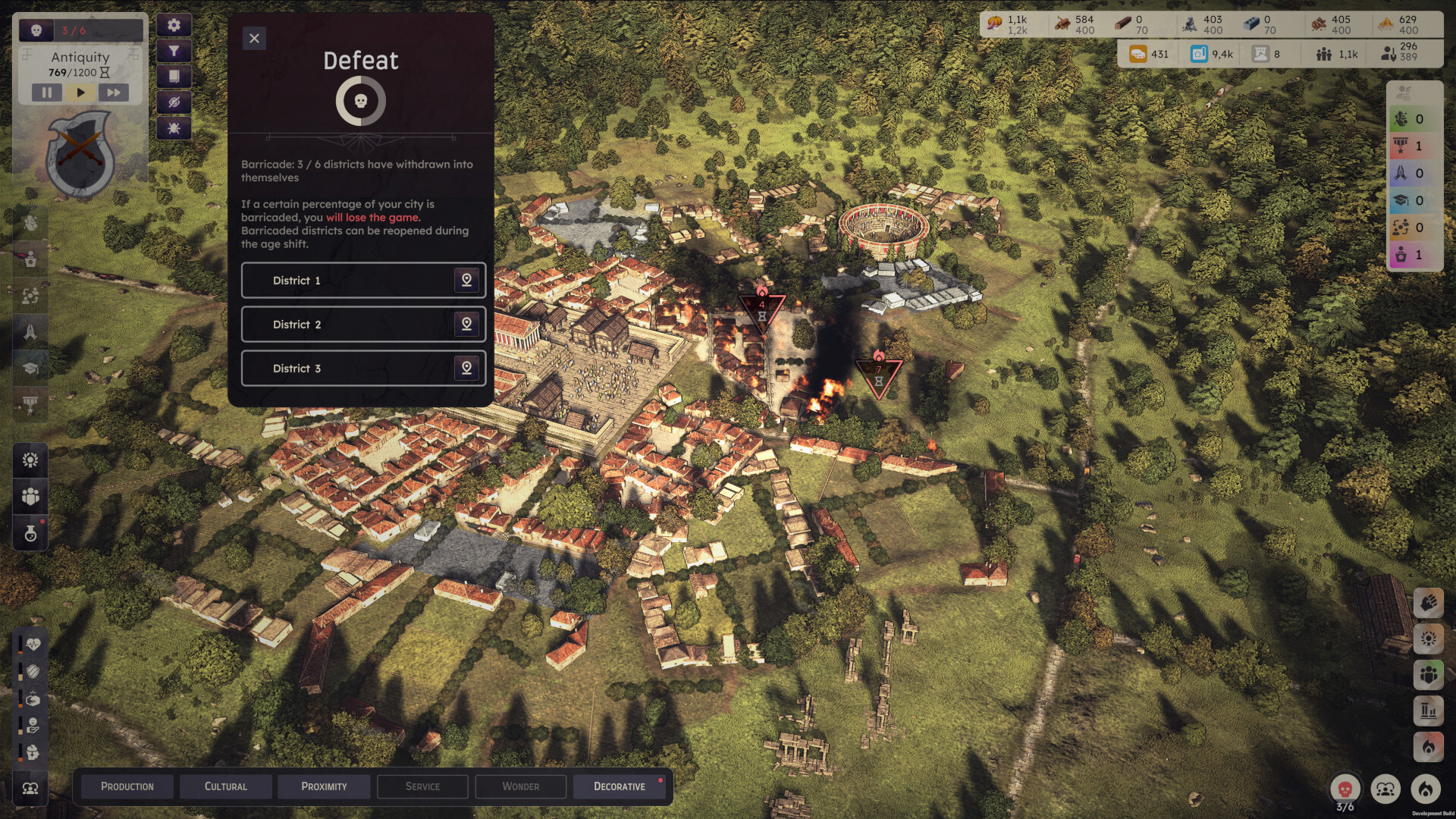Click the bug report button

point(174,128)
